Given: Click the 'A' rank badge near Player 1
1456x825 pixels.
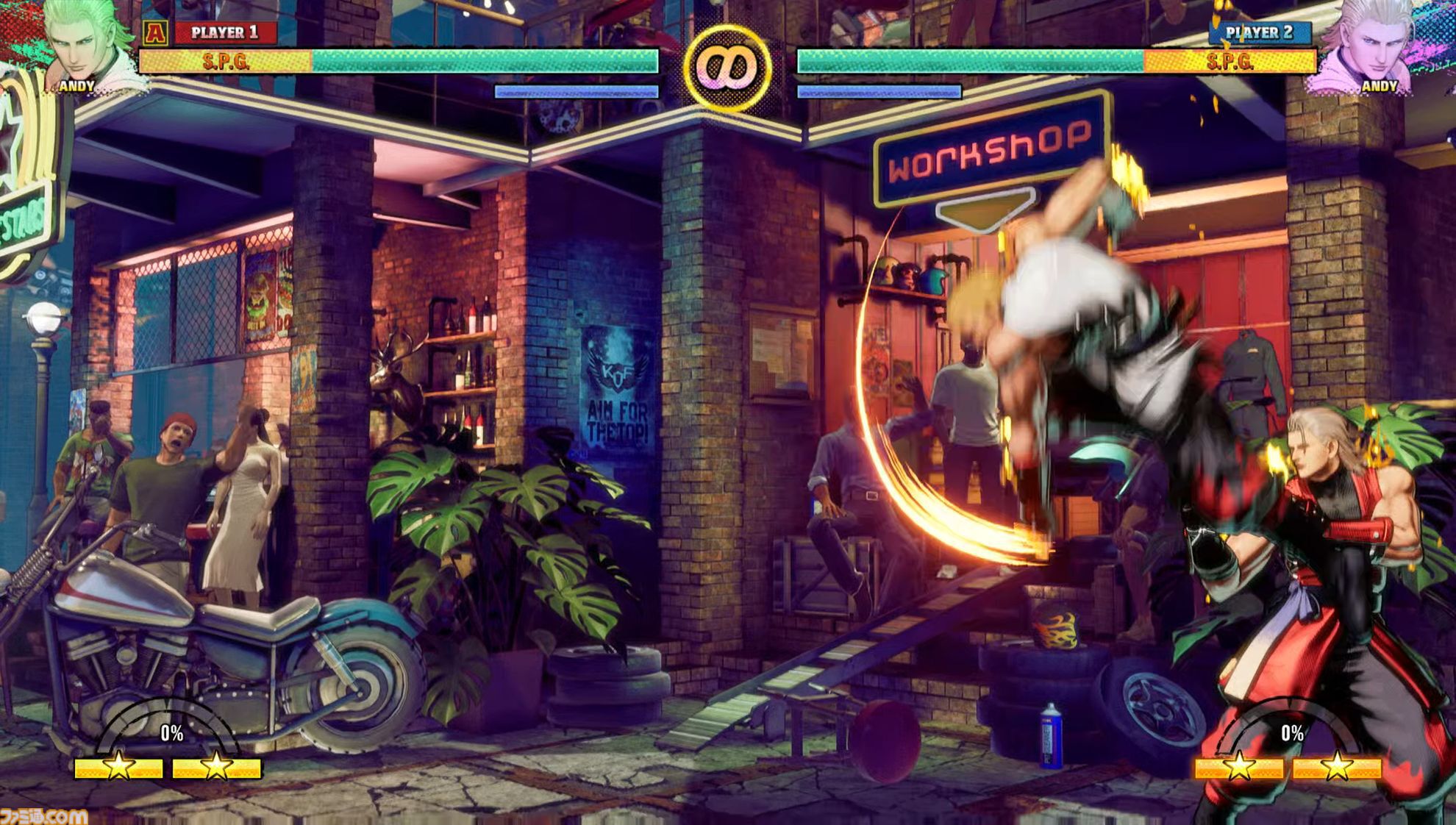Looking at the screenshot, I should coord(155,32).
